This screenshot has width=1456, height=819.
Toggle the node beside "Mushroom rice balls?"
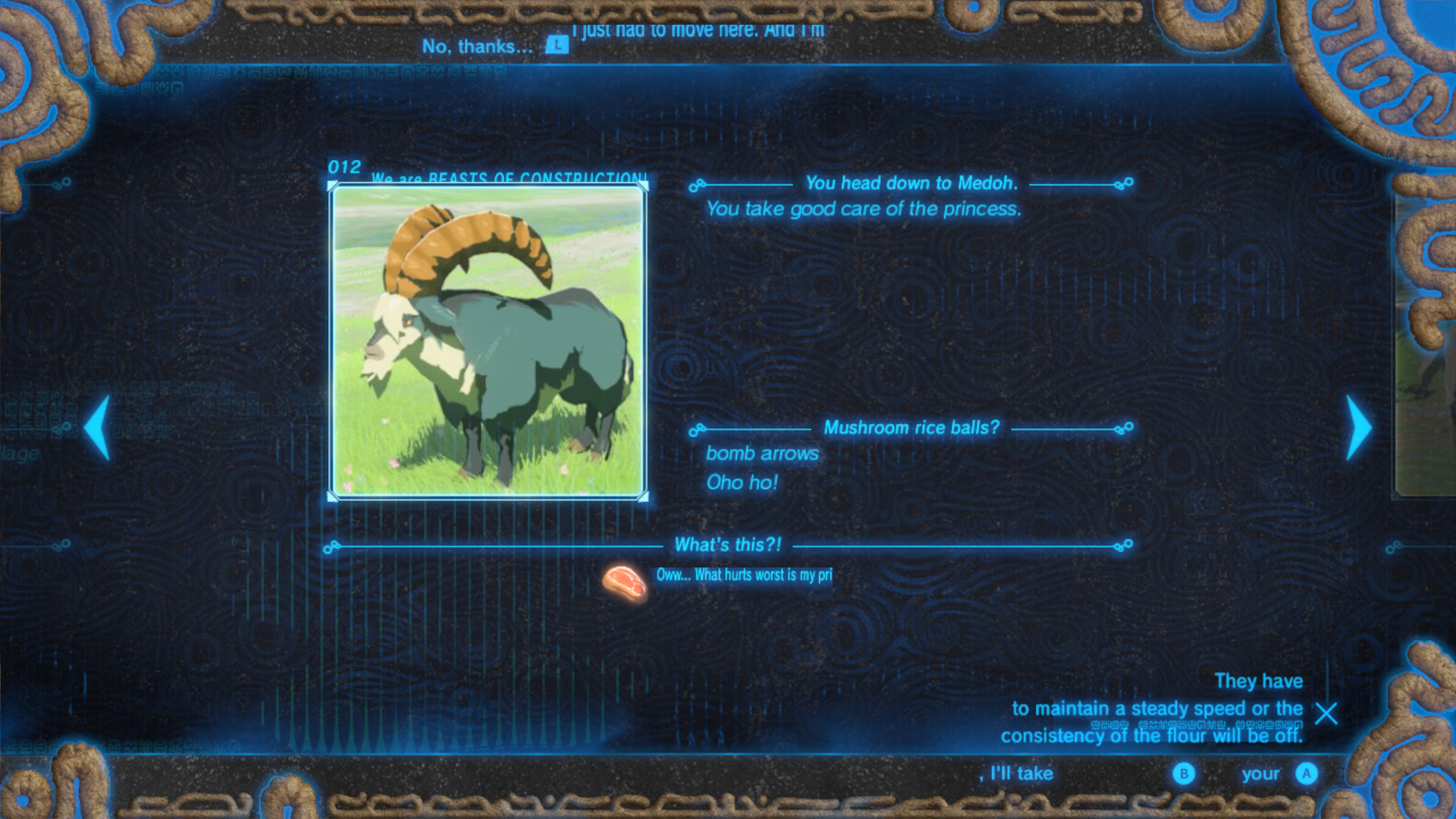point(695,428)
